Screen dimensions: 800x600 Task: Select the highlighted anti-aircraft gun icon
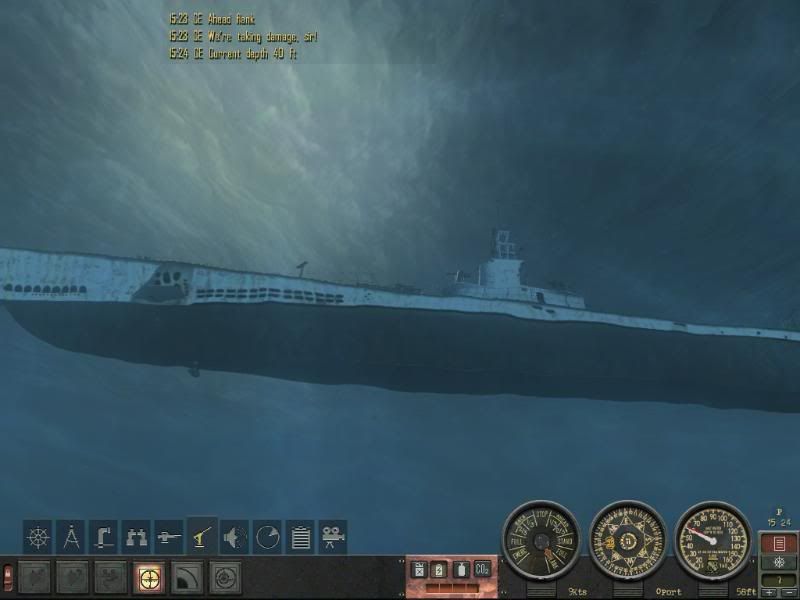[202, 537]
